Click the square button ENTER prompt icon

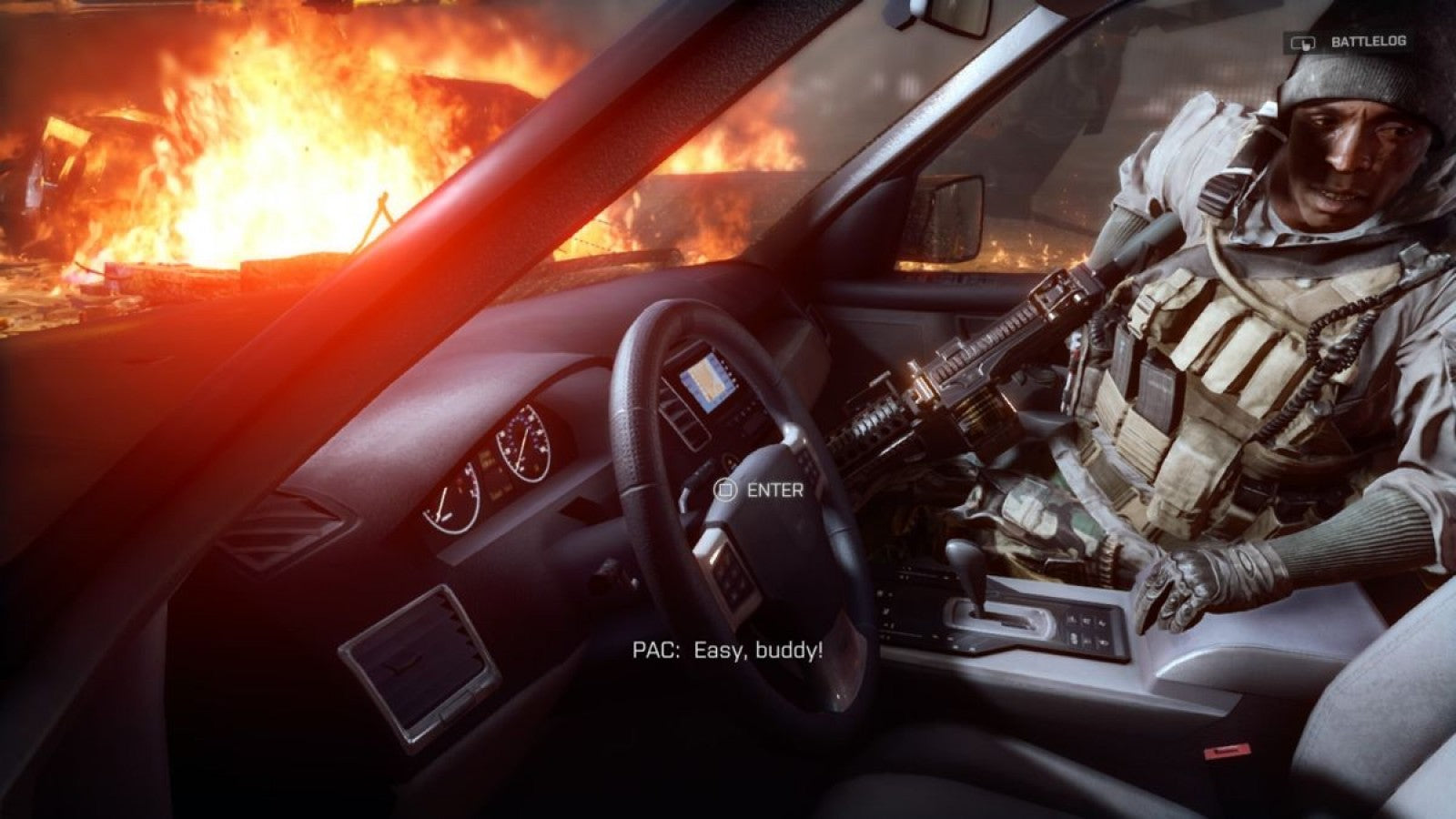[x=724, y=491]
